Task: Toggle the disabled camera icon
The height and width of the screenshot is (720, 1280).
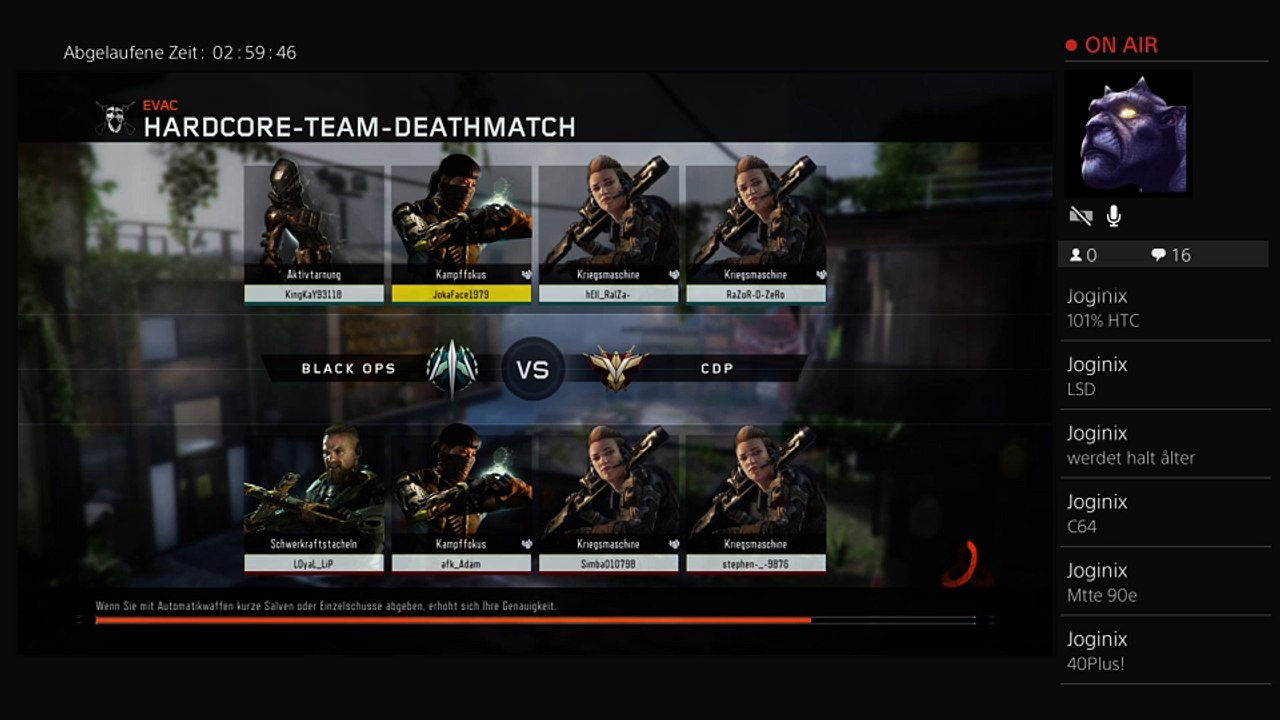Action: click(x=1080, y=216)
